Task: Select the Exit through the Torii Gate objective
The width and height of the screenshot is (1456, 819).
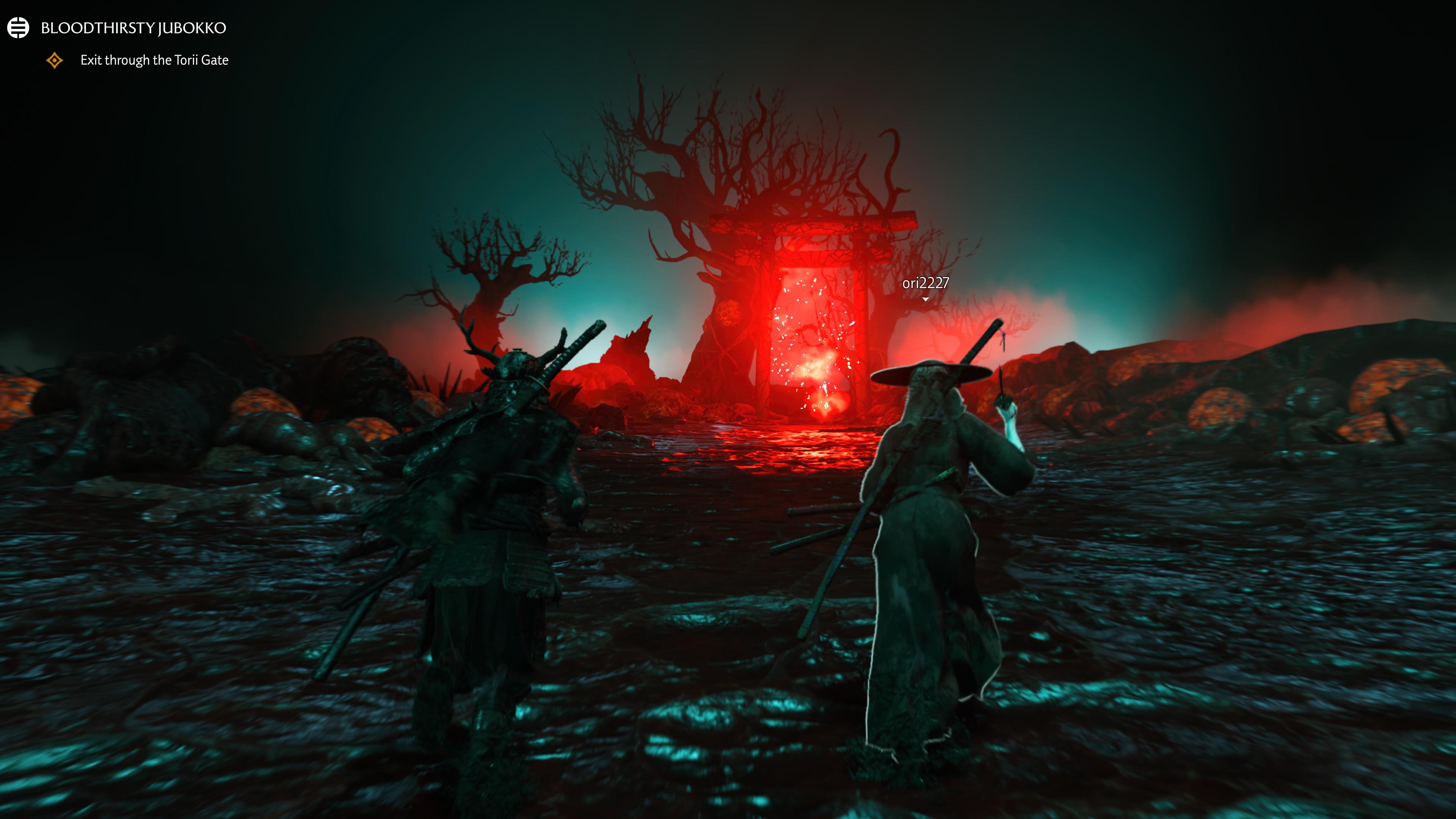Action: coord(154,60)
